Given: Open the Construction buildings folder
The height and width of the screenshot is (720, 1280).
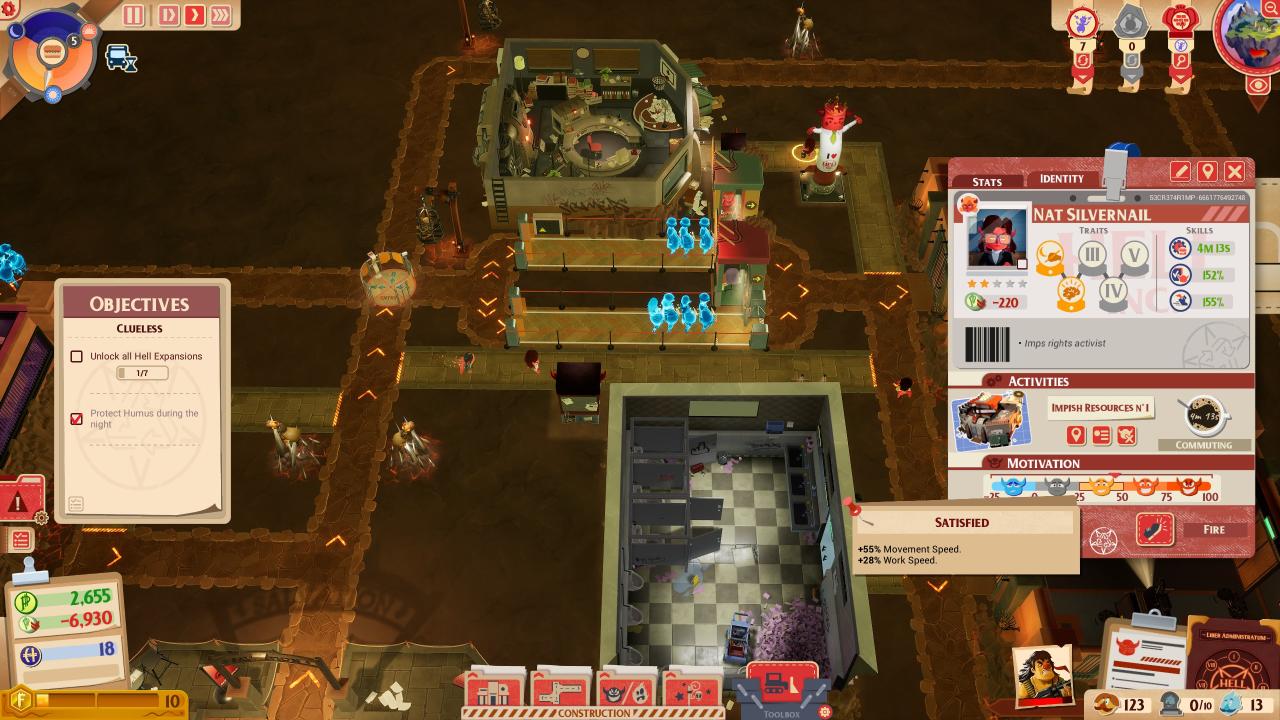Looking at the screenshot, I should [494, 690].
